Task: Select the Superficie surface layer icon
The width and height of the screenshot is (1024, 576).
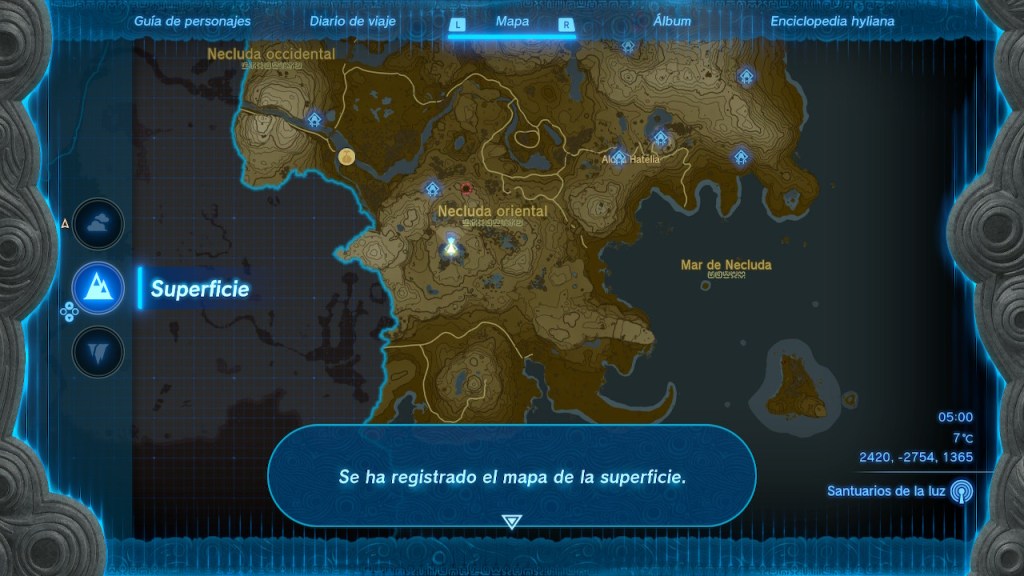Action: click(99, 289)
